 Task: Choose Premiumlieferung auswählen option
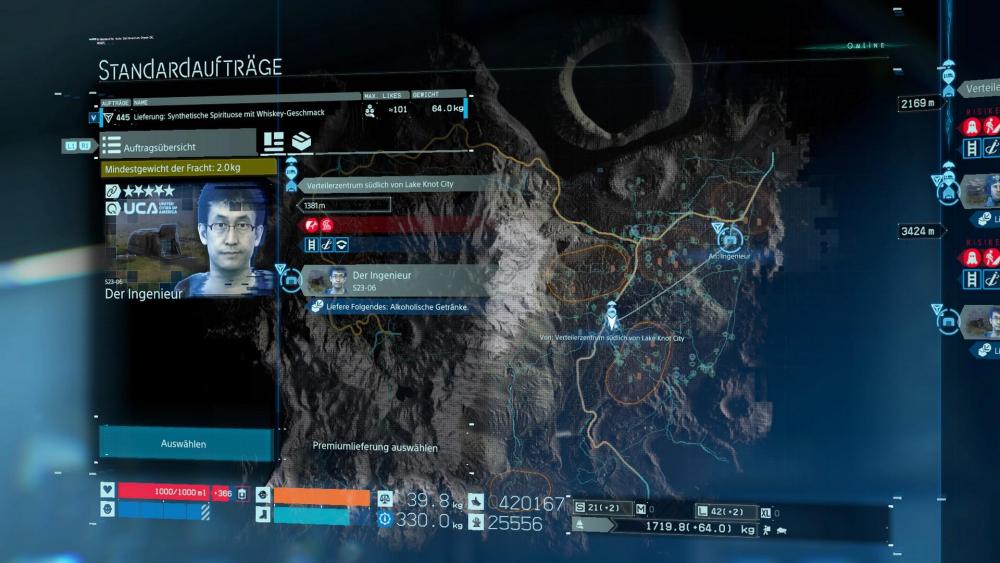pyautogui.click(x=375, y=447)
